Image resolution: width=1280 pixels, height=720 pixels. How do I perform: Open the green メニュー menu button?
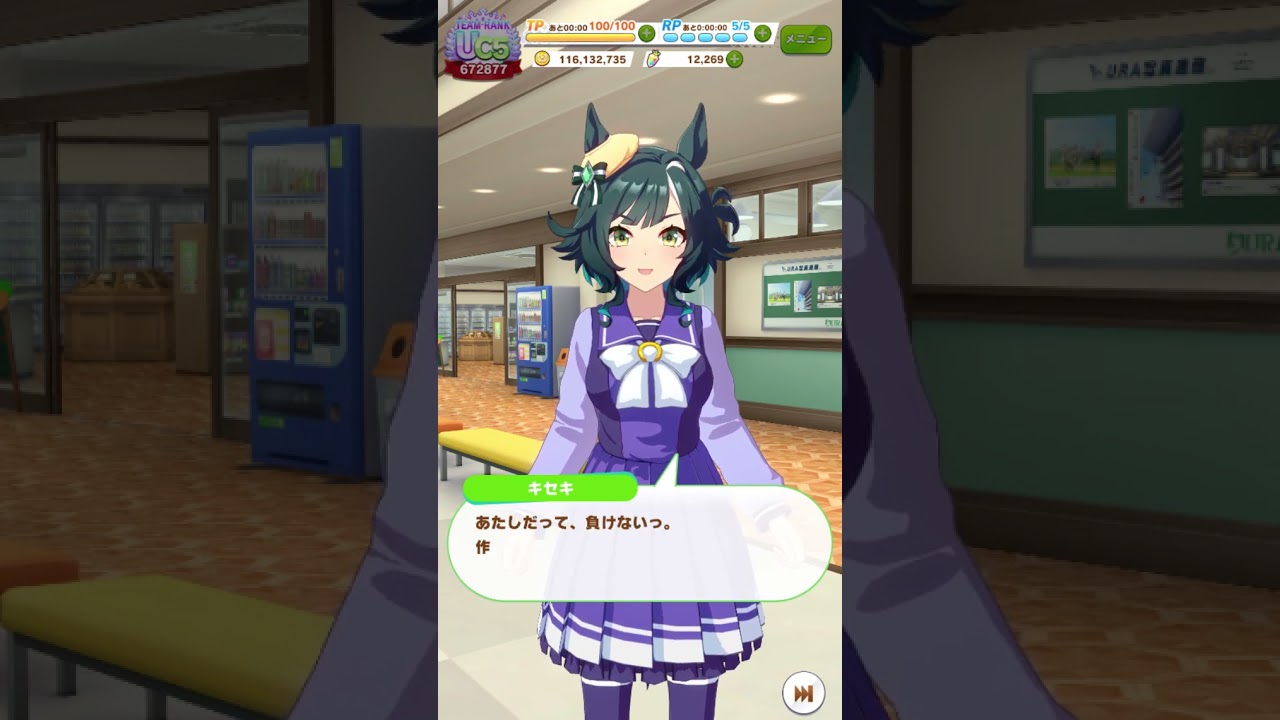[805, 39]
